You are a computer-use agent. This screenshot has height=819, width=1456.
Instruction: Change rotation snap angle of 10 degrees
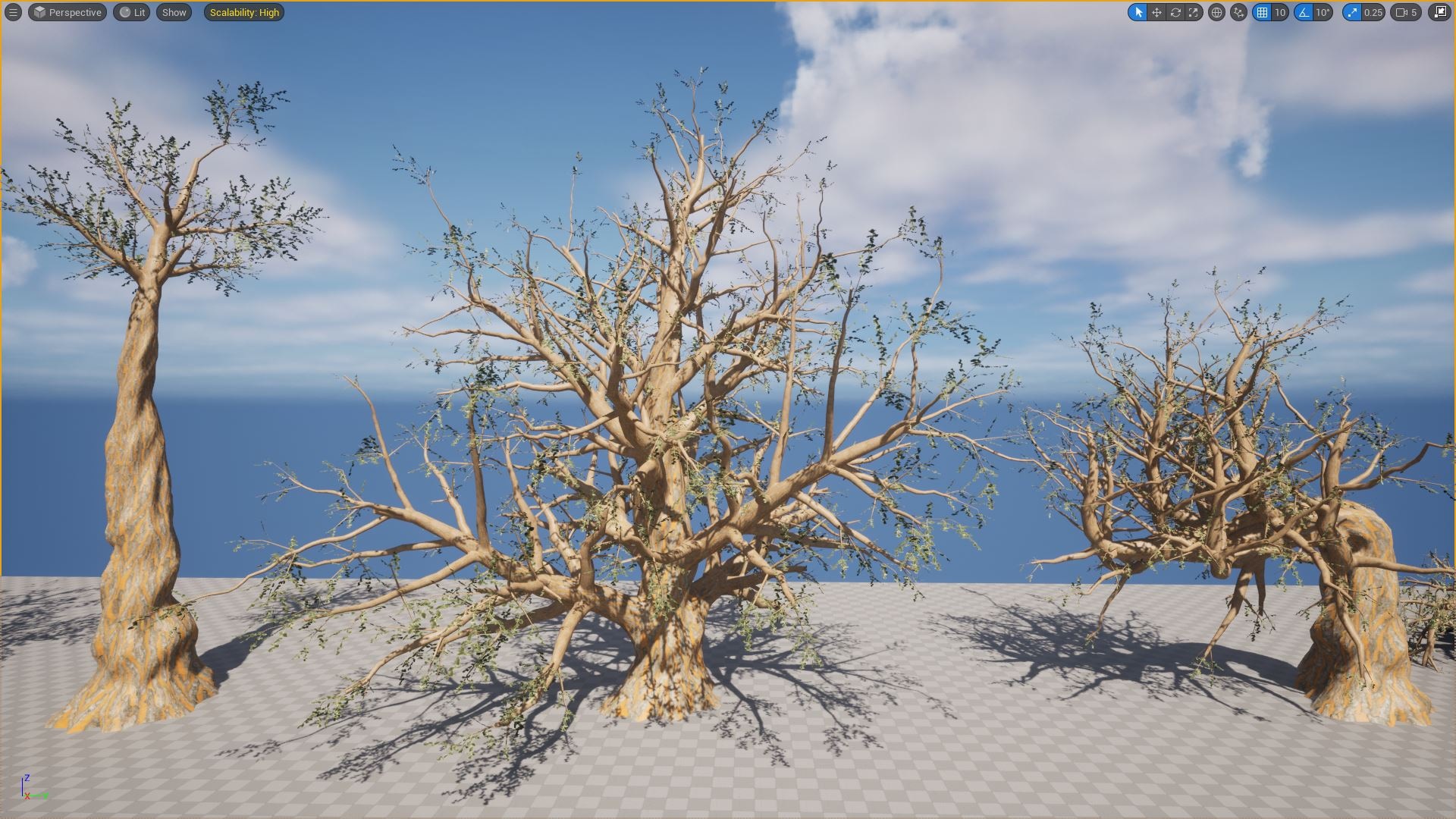click(1322, 12)
